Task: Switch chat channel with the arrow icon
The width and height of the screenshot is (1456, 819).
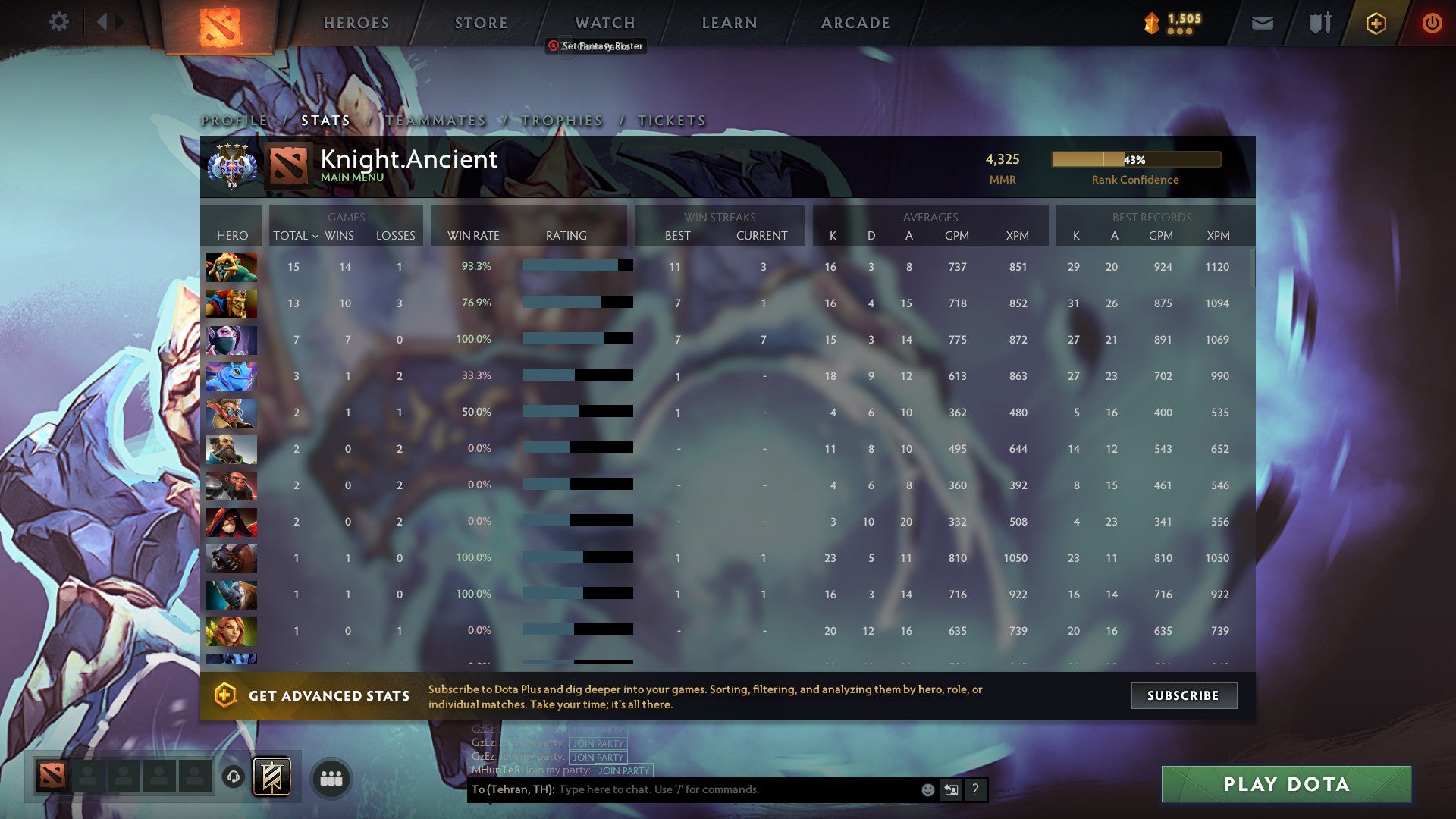Action: click(950, 789)
